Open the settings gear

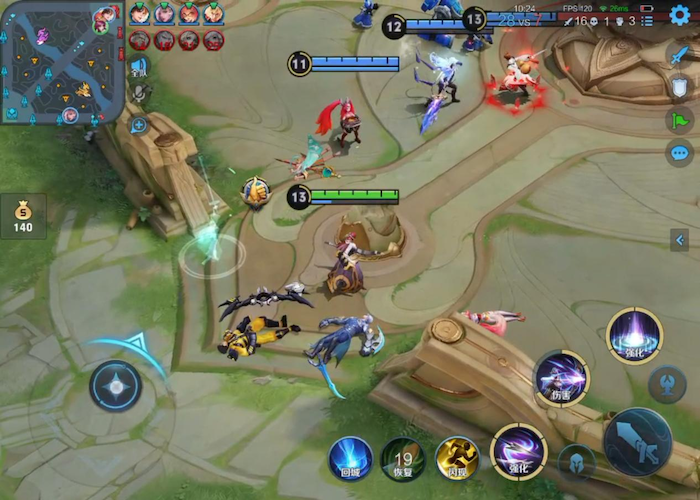tap(680, 15)
